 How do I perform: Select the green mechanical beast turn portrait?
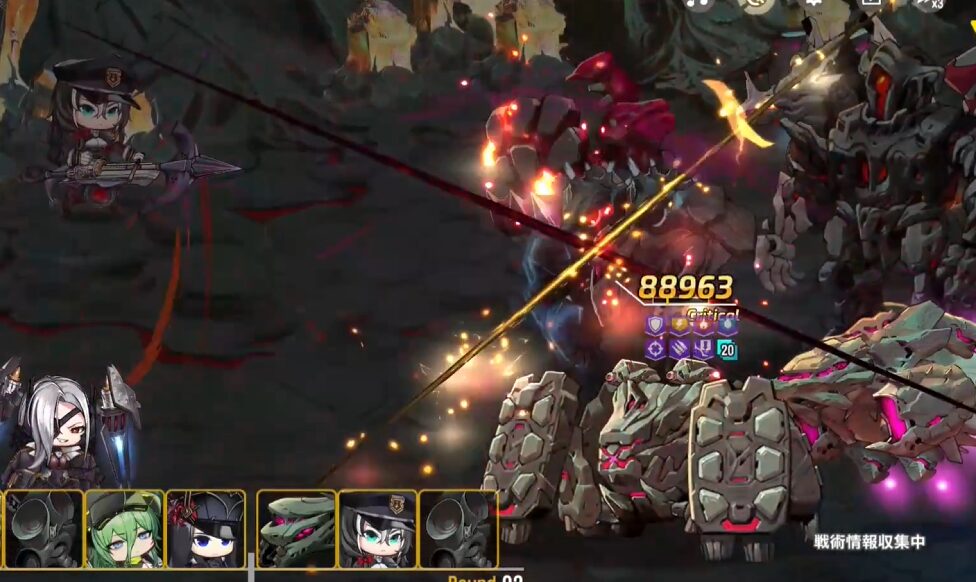tap(297, 529)
